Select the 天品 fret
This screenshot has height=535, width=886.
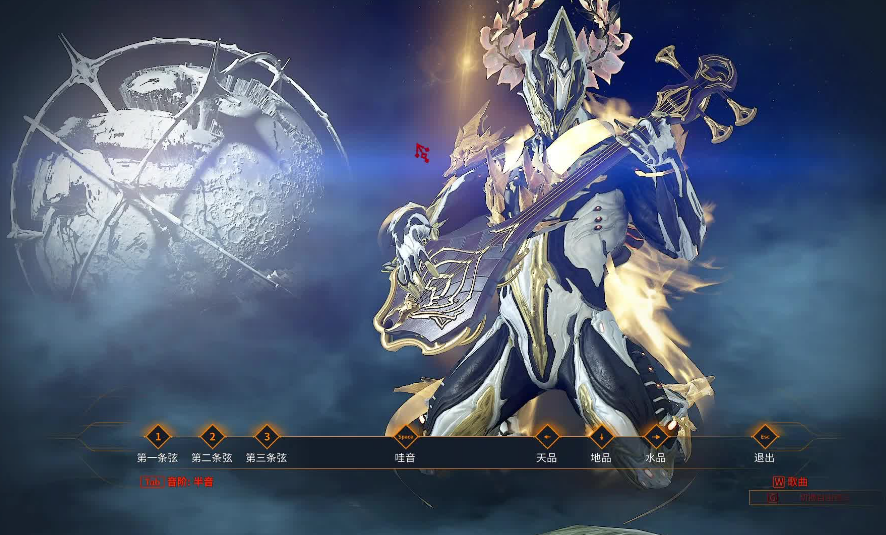(546, 437)
